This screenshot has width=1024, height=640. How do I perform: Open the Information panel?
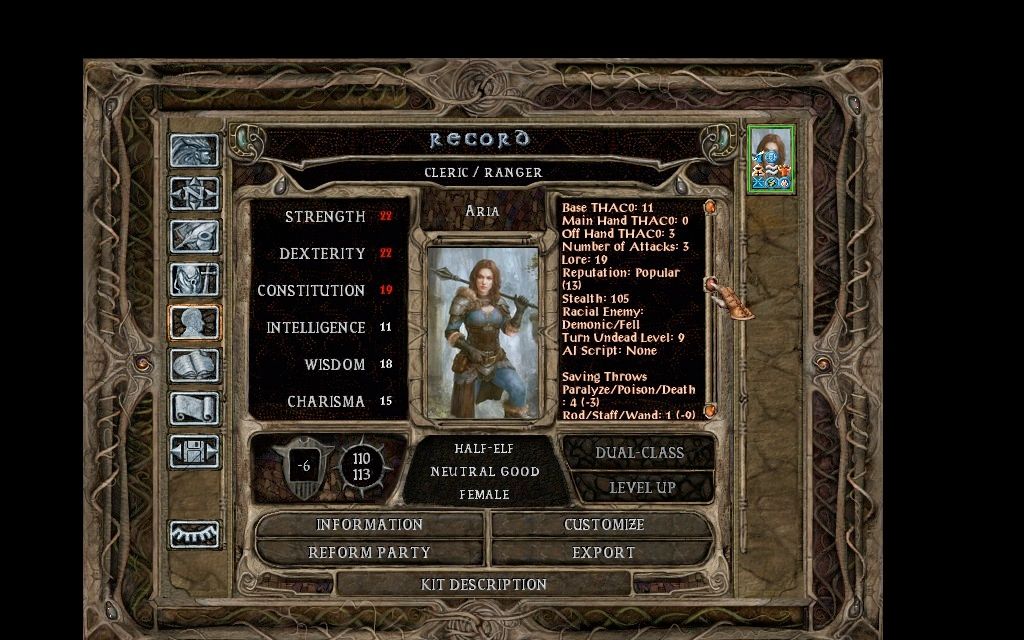[x=369, y=525]
